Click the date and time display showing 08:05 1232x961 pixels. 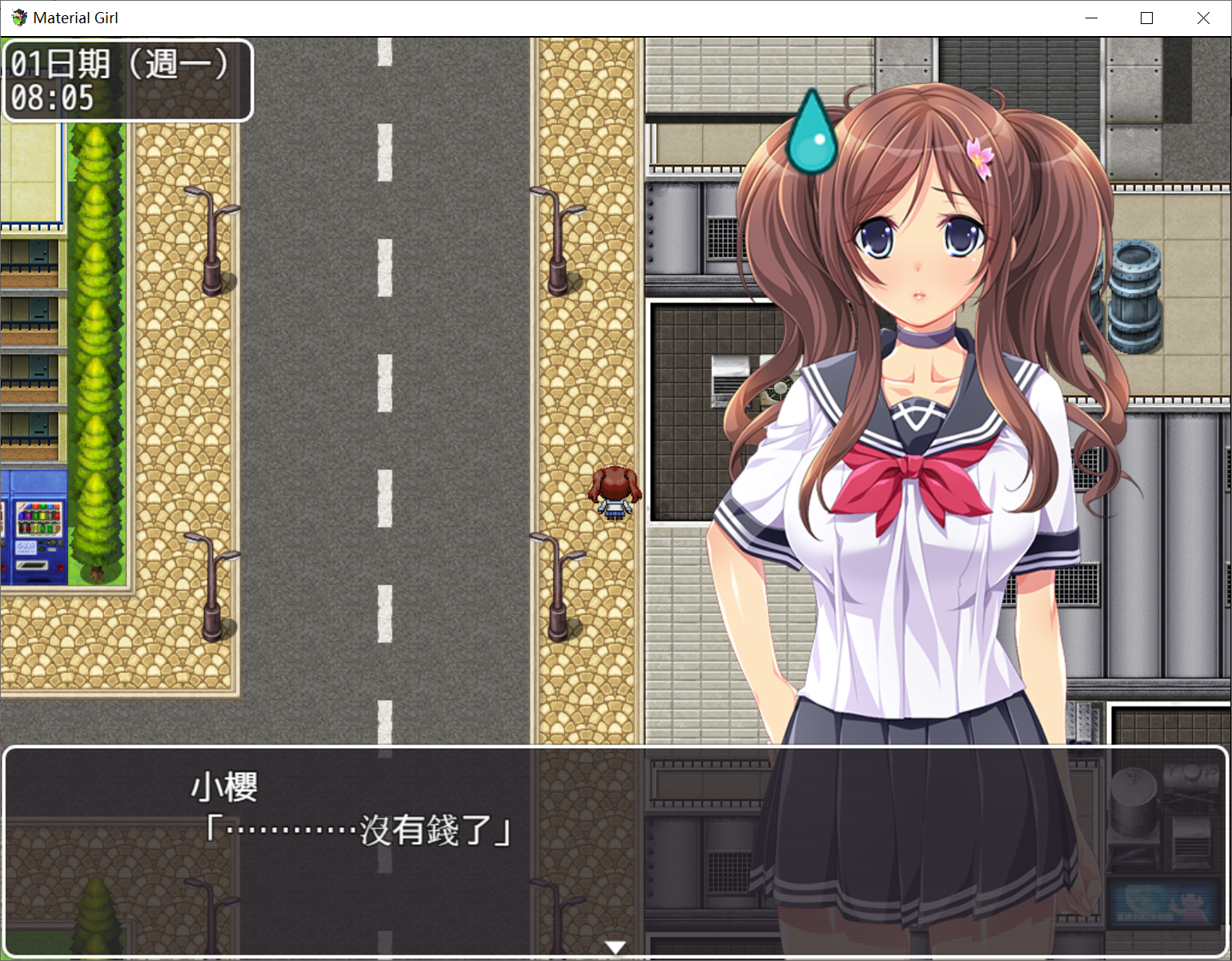(126, 80)
